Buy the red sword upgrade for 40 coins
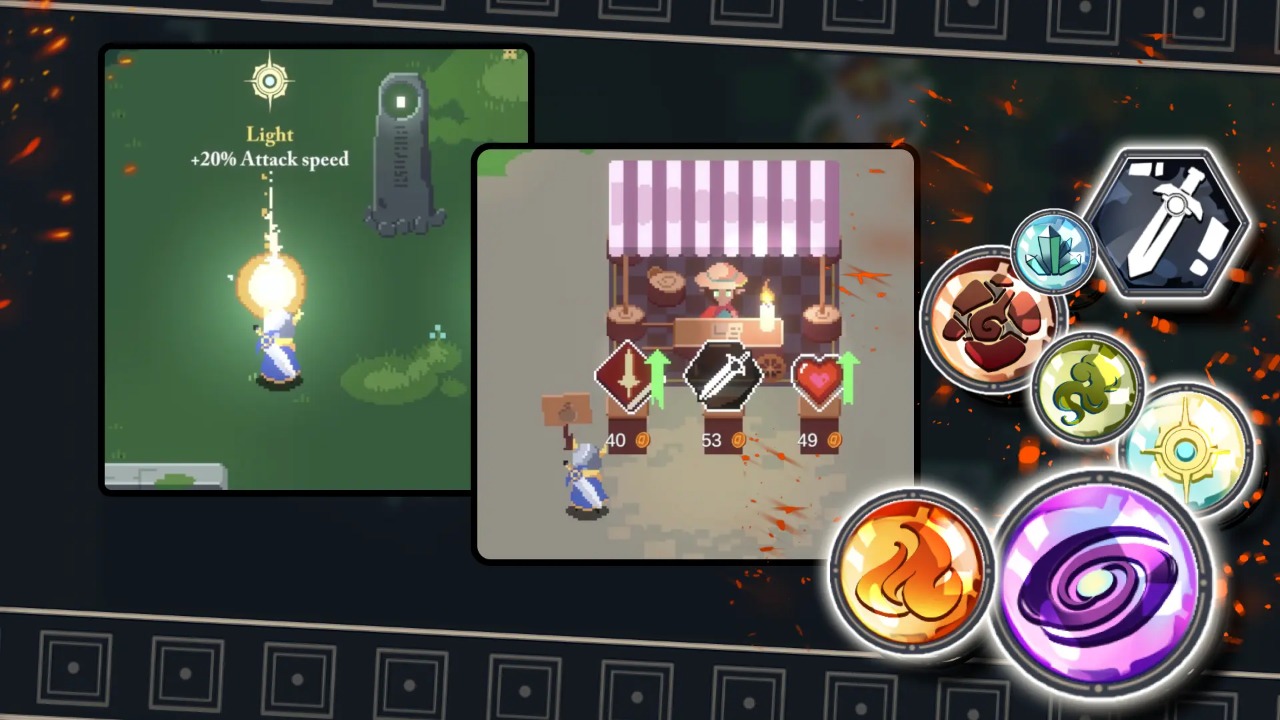The image size is (1280, 720). [624, 376]
